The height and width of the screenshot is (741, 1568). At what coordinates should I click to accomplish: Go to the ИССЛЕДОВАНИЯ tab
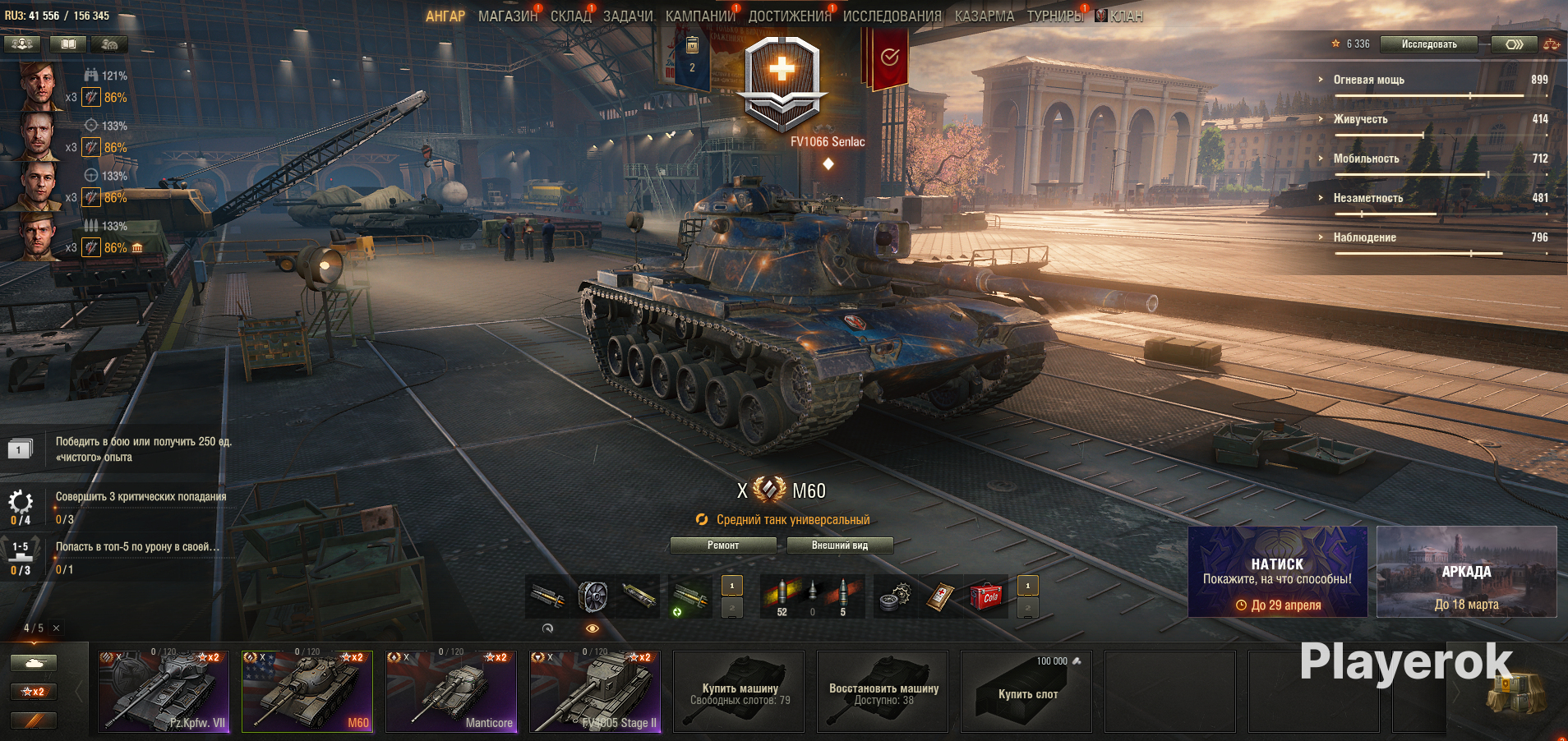(x=892, y=16)
